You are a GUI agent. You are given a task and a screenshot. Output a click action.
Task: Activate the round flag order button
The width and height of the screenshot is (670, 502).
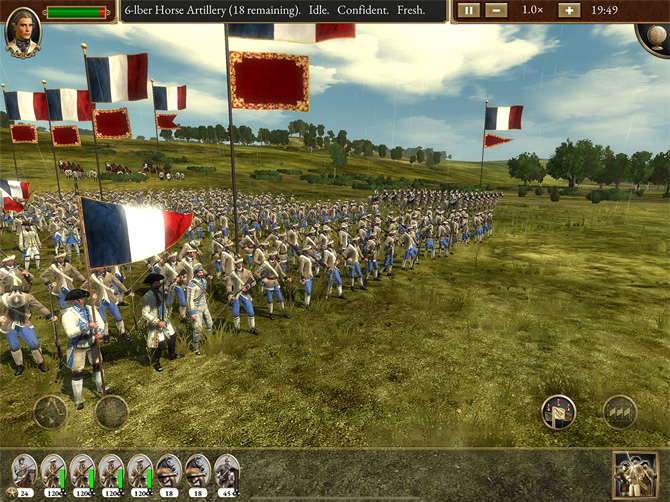pos(558,411)
